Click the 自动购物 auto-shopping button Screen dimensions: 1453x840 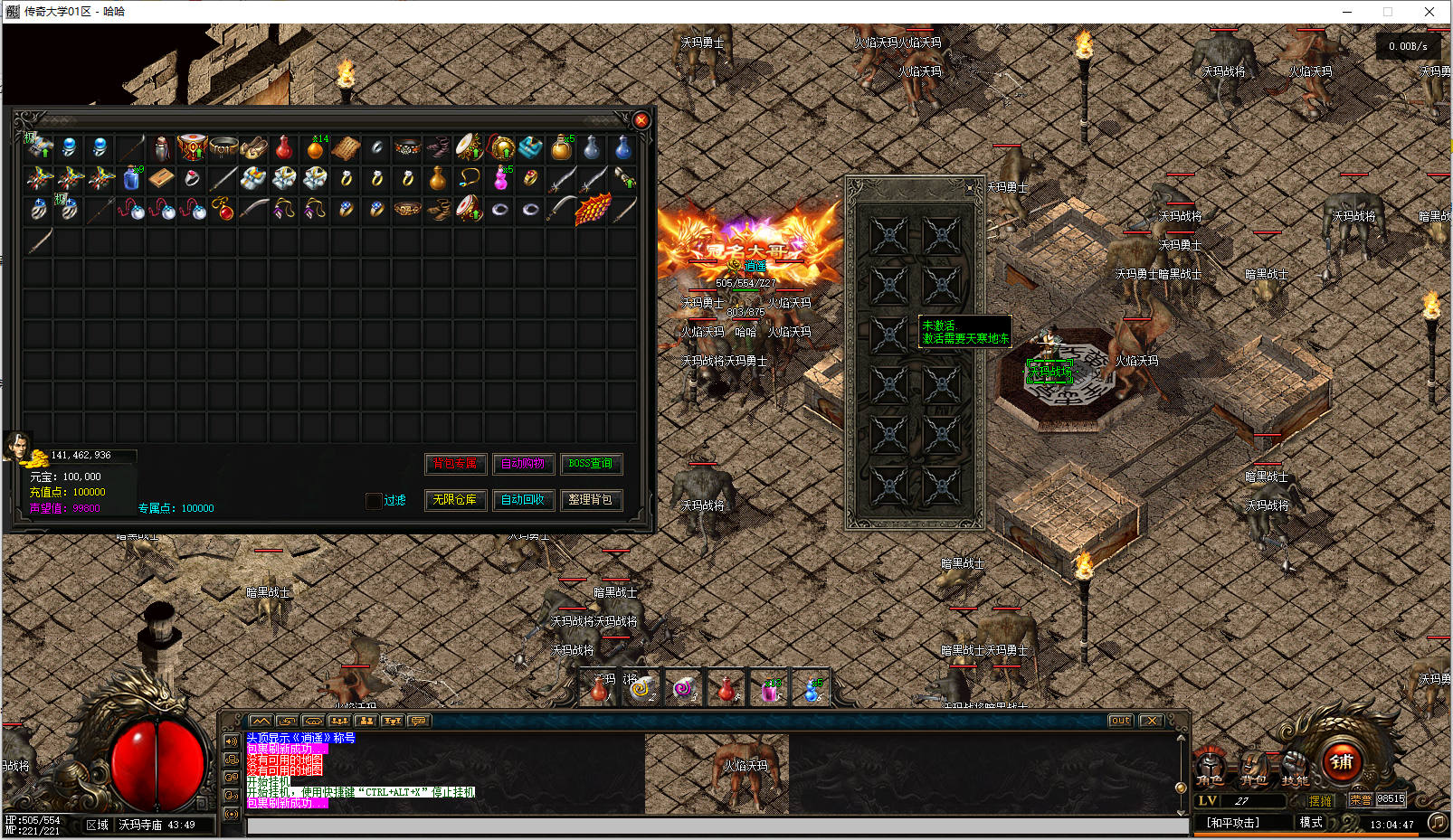coord(523,464)
